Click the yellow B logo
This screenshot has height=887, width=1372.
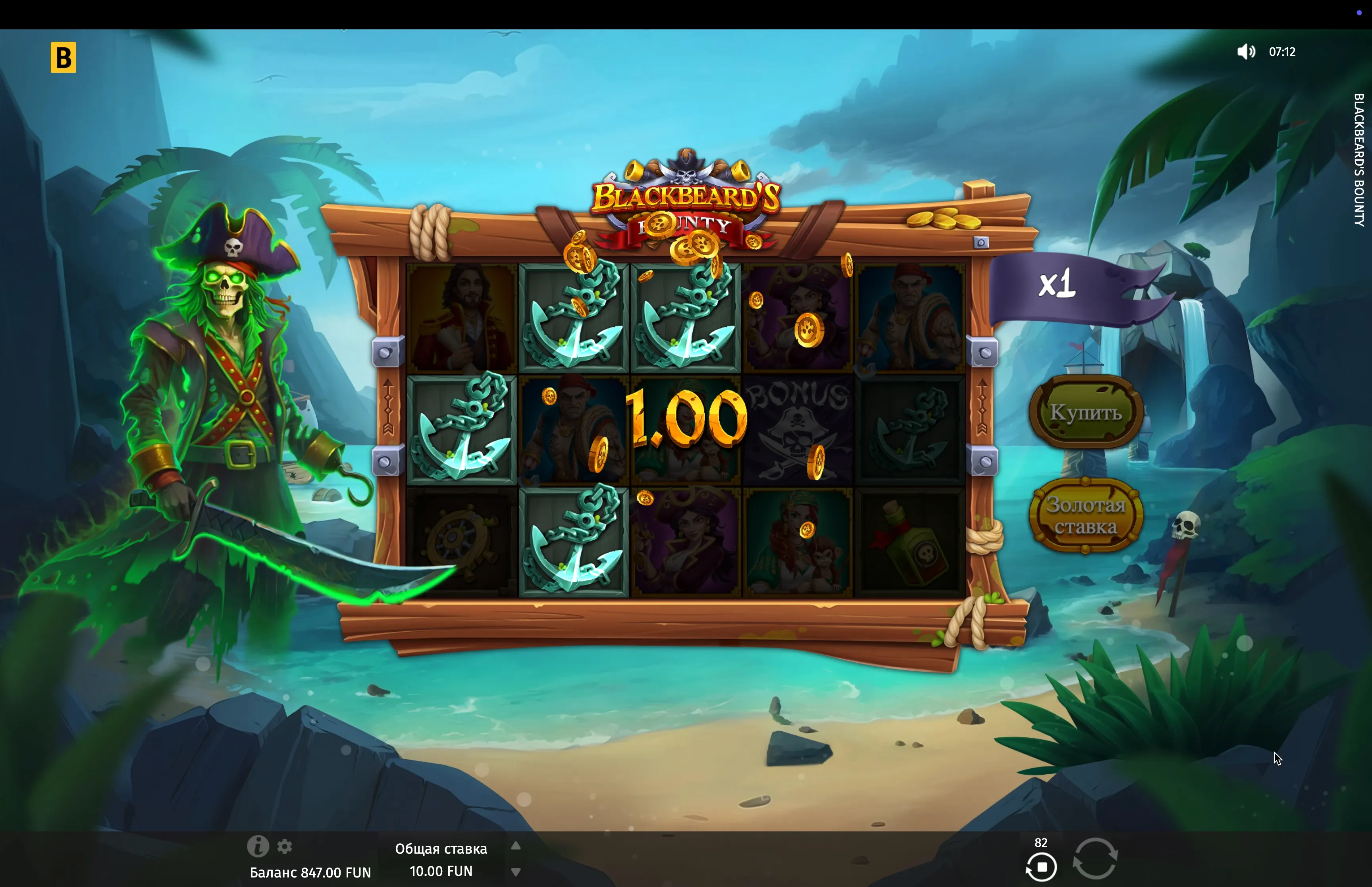click(x=64, y=58)
